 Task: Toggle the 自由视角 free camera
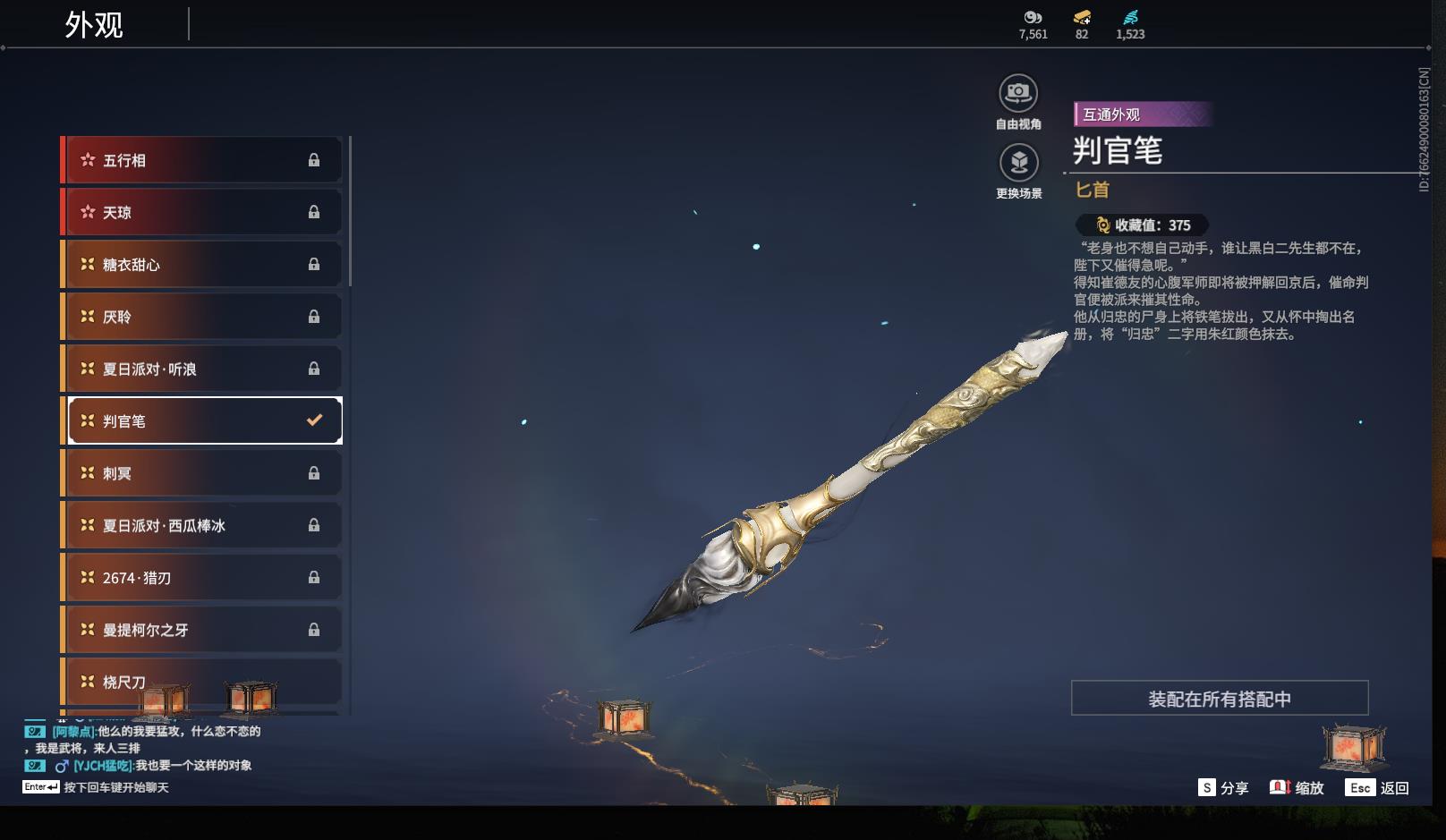pyautogui.click(x=1018, y=93)
